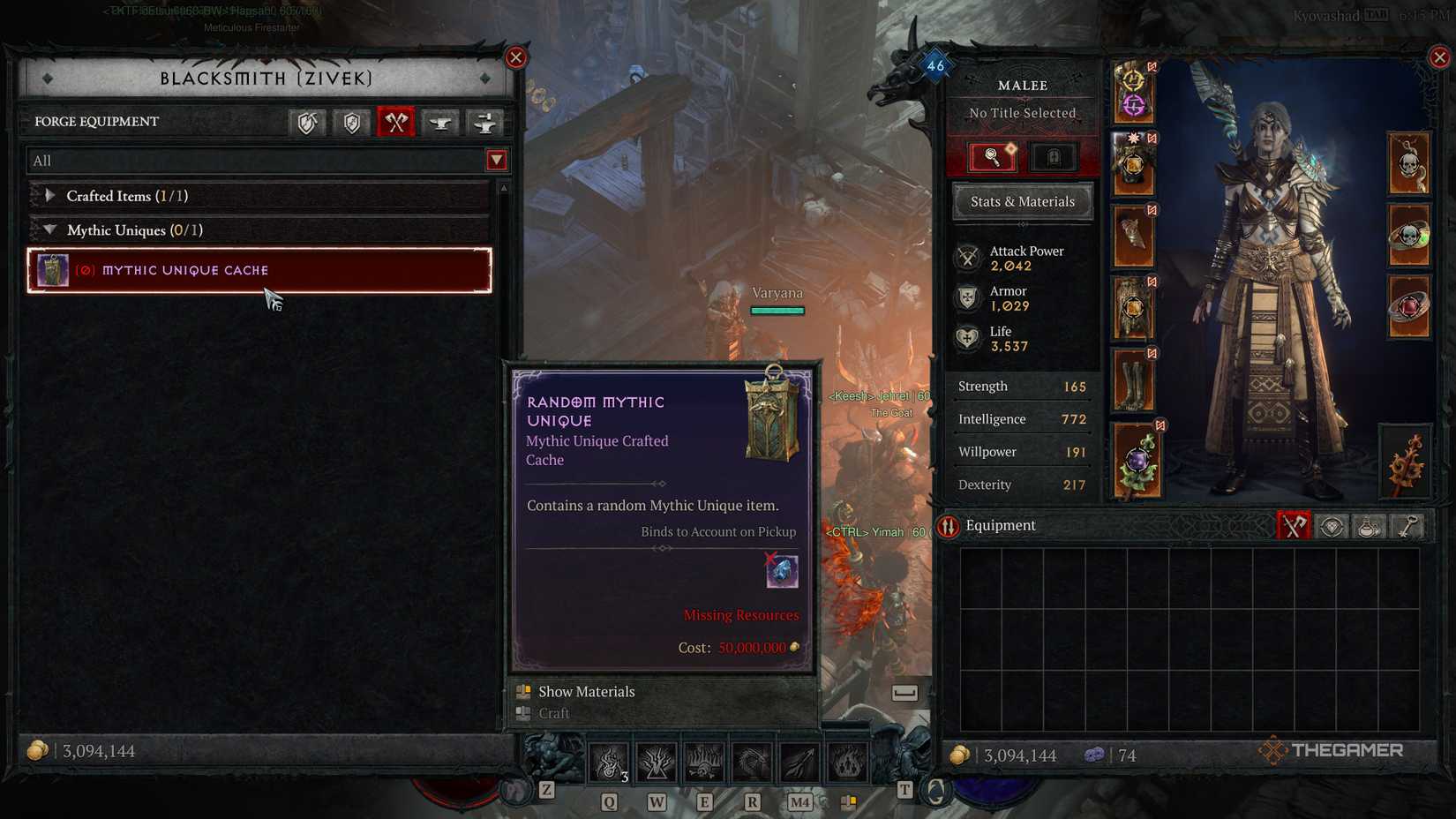
Task: Click Varyana's health bar
Action: tap(777, 311)
